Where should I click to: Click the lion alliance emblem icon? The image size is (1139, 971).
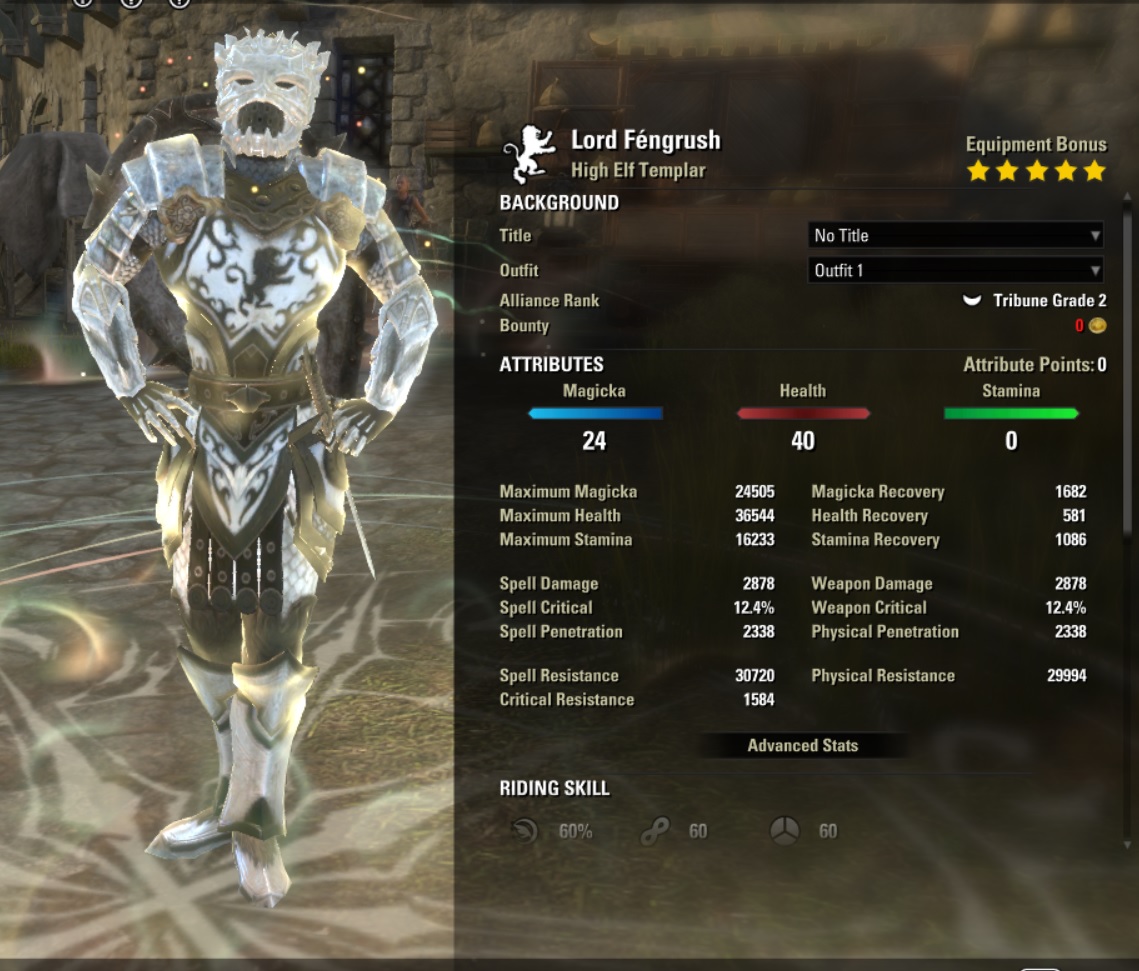[528, 155]
